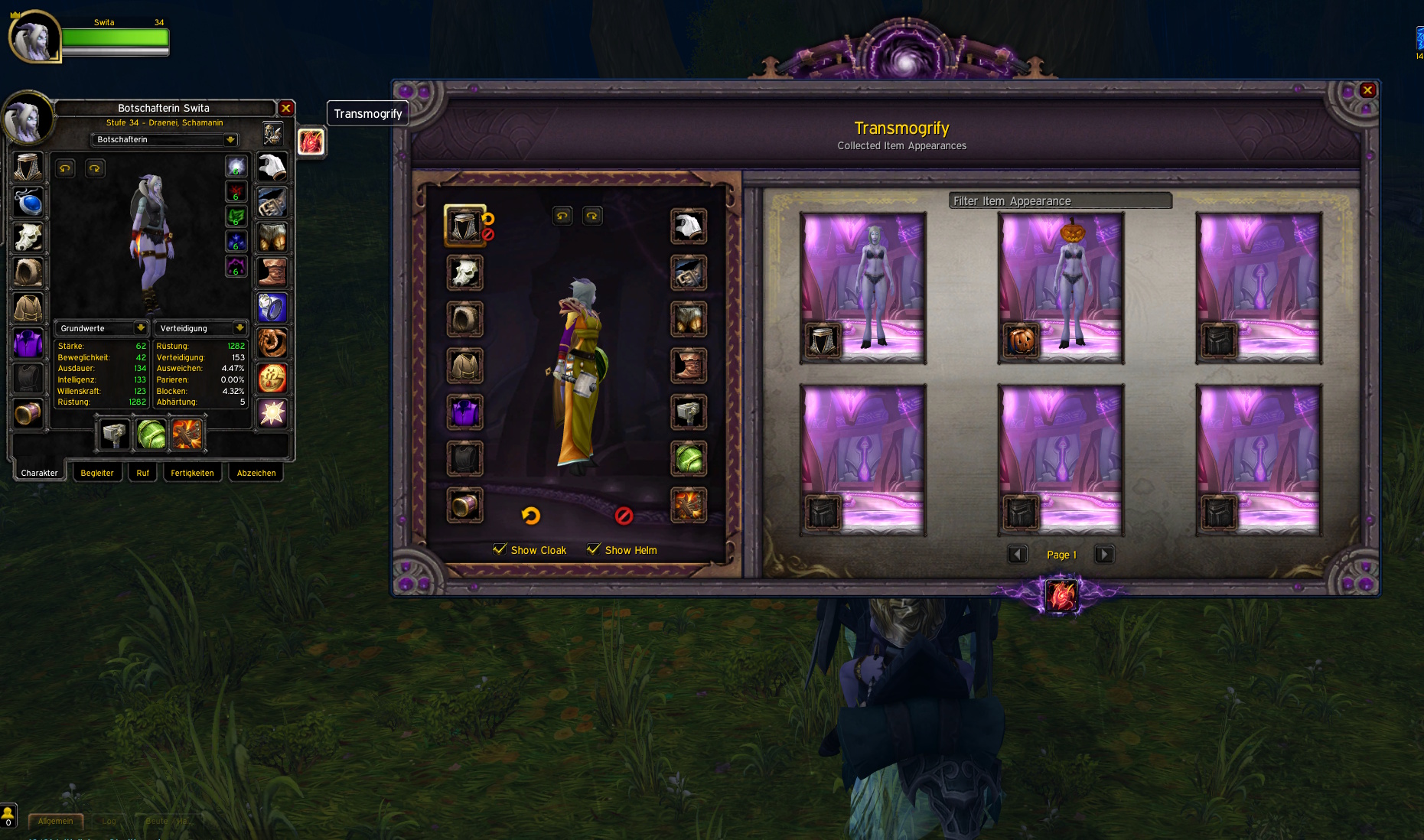Screen dimensions: 1424x840
Task: Type in the Filter Item Appearance field
Action: (1060, 200)
